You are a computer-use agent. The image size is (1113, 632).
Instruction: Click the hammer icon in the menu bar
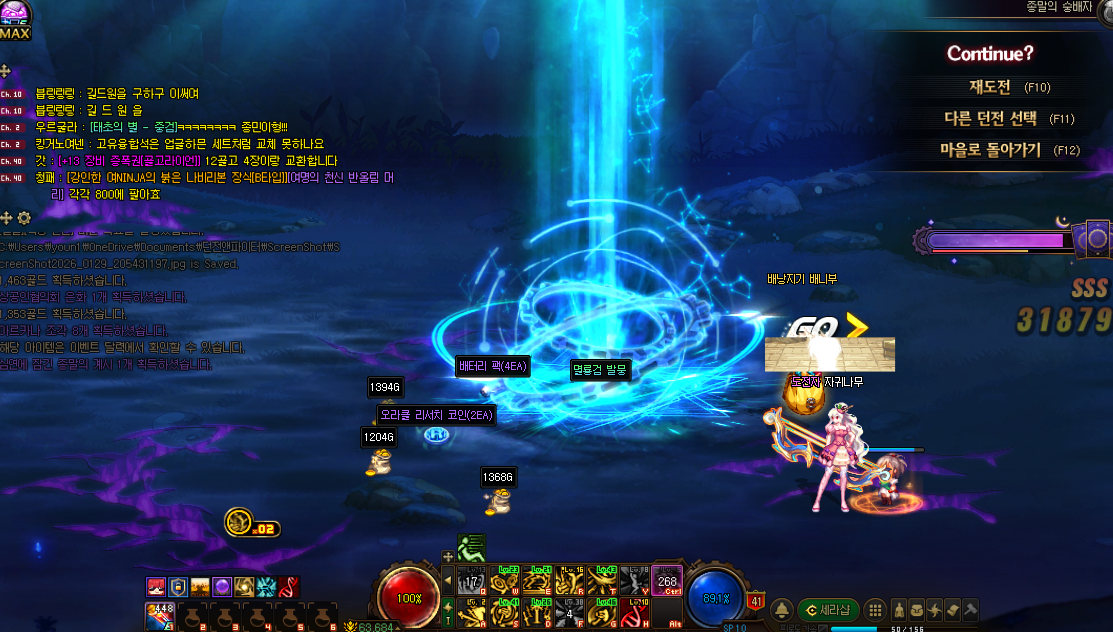click(971, 609)
